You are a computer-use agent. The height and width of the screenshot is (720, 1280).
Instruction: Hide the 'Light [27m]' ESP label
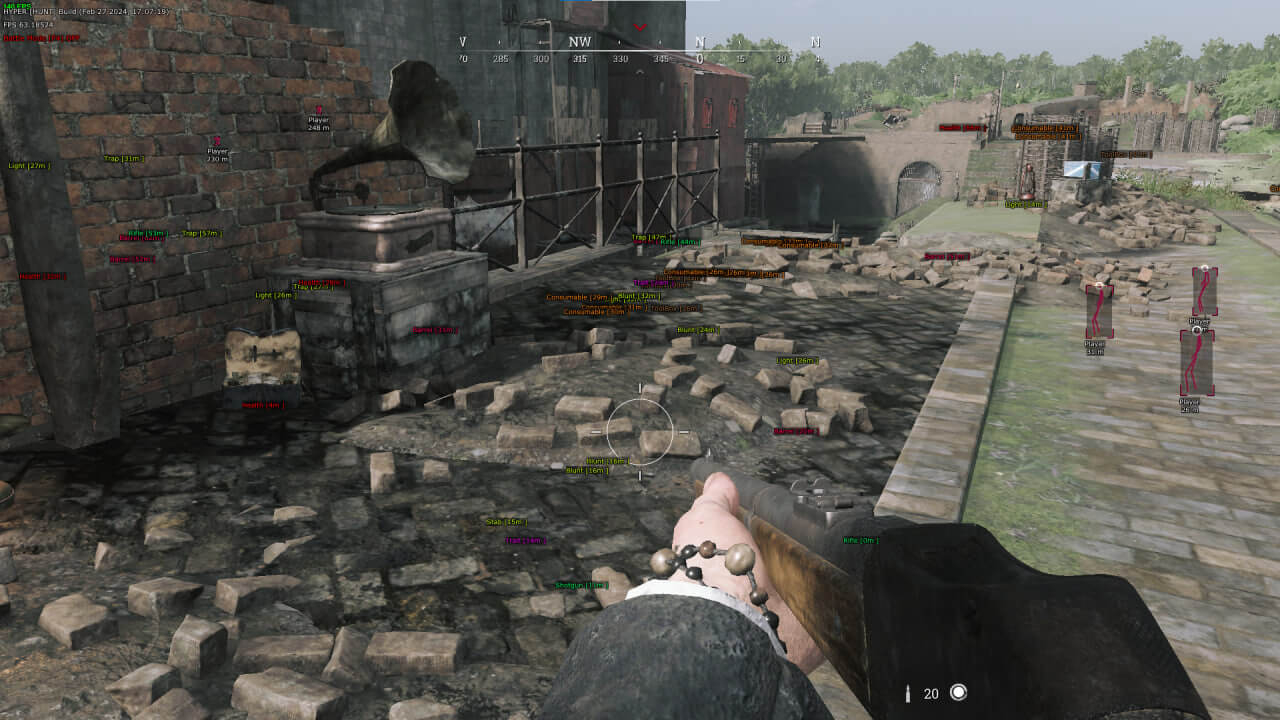29,164
